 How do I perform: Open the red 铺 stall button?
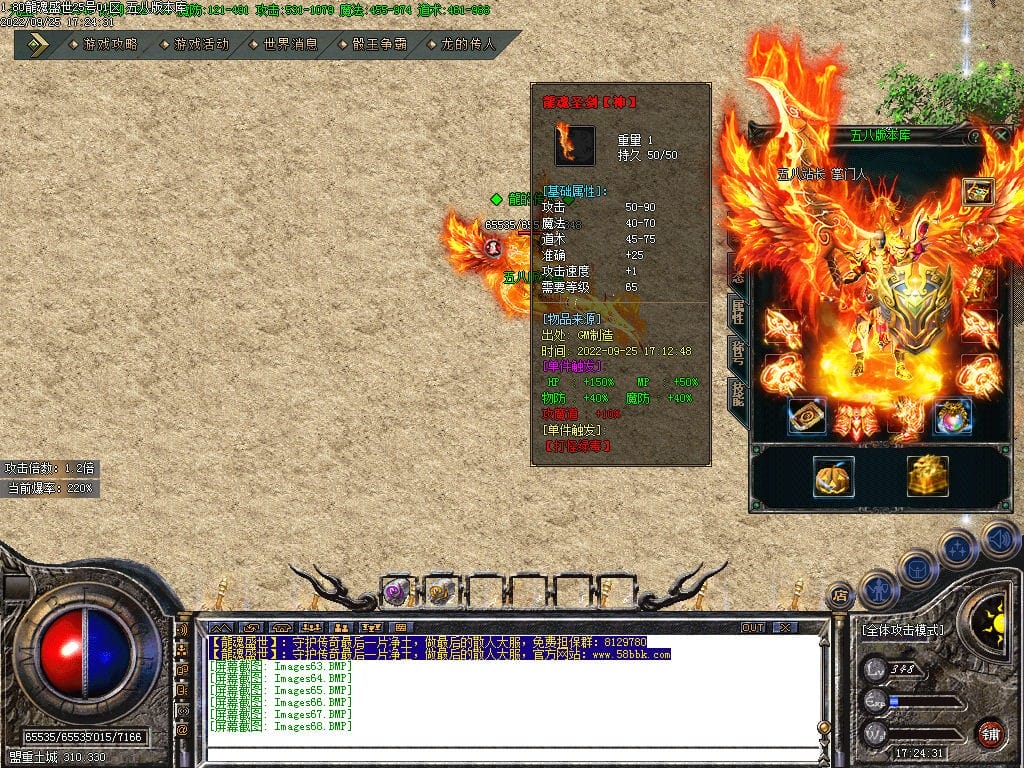990,733
